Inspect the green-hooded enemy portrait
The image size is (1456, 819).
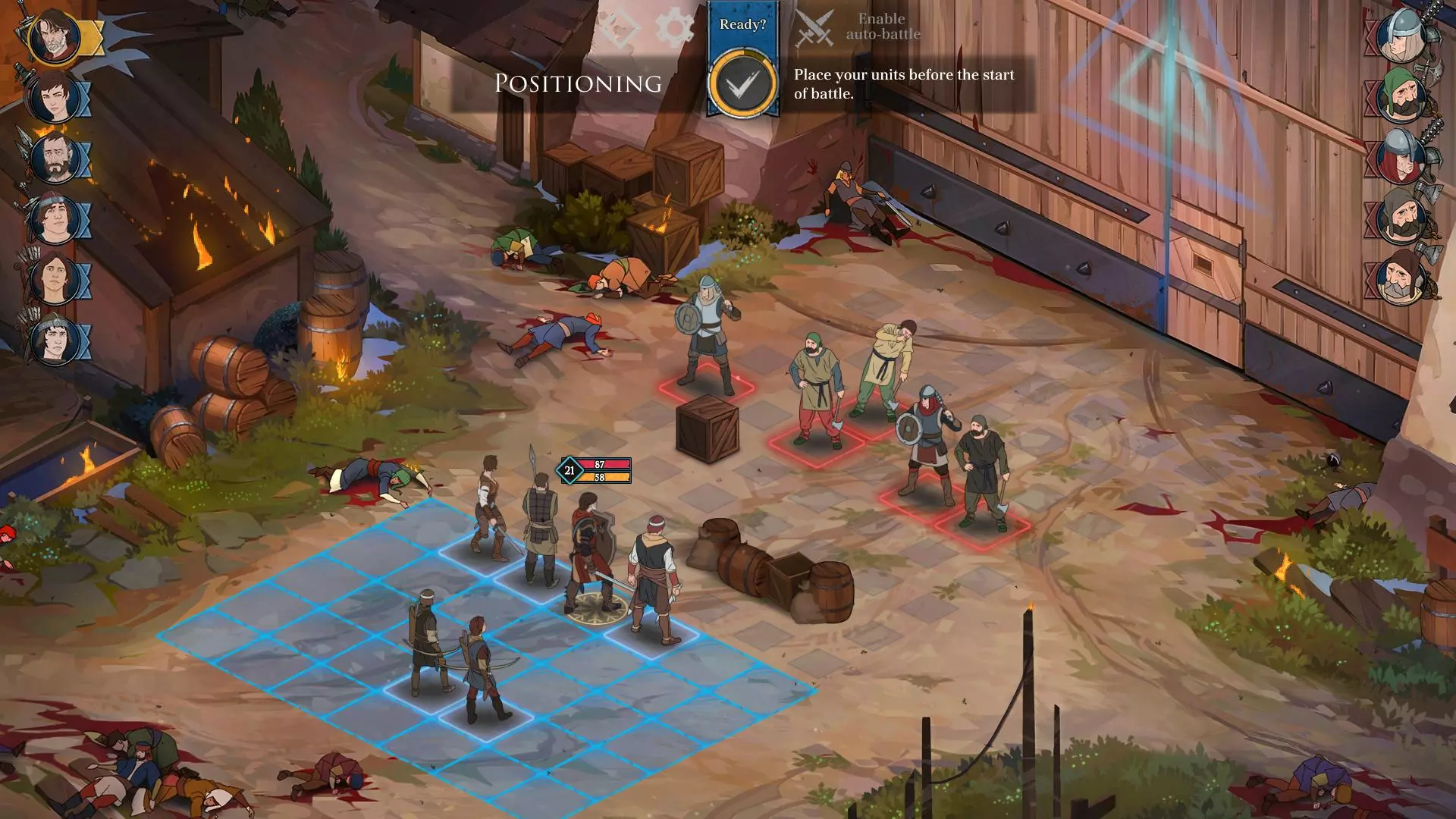[1400, 96]
